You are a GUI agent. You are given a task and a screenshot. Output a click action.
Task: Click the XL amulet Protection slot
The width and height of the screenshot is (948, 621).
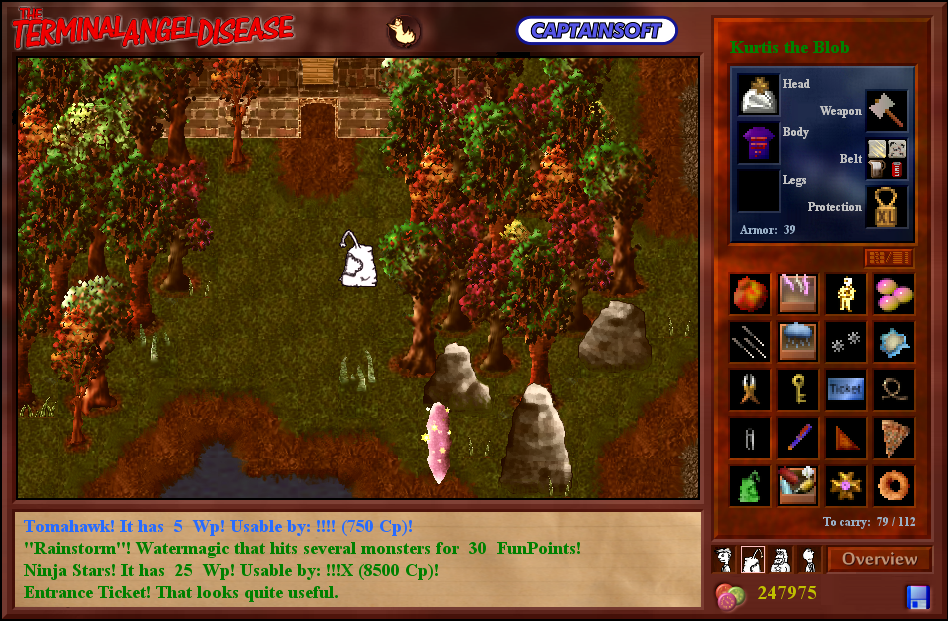(887, 206)
